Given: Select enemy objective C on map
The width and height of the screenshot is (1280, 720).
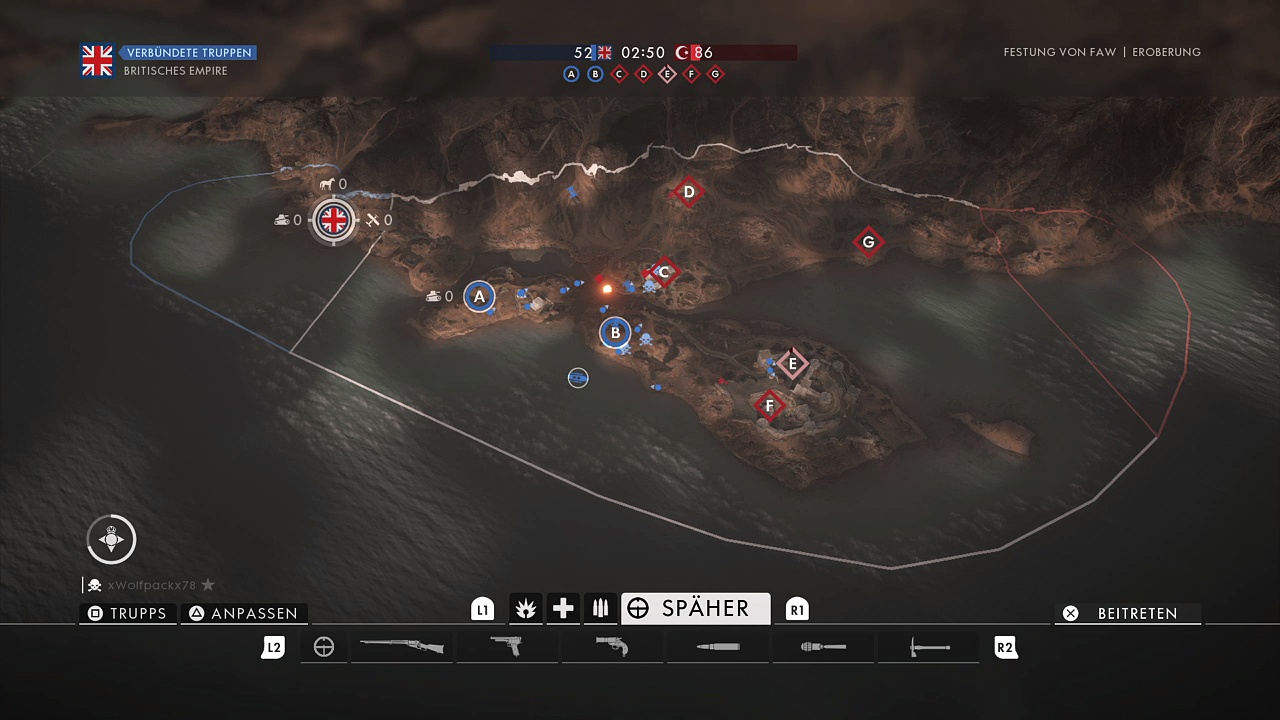Looking at the screenshot, I should click(663, 272).
